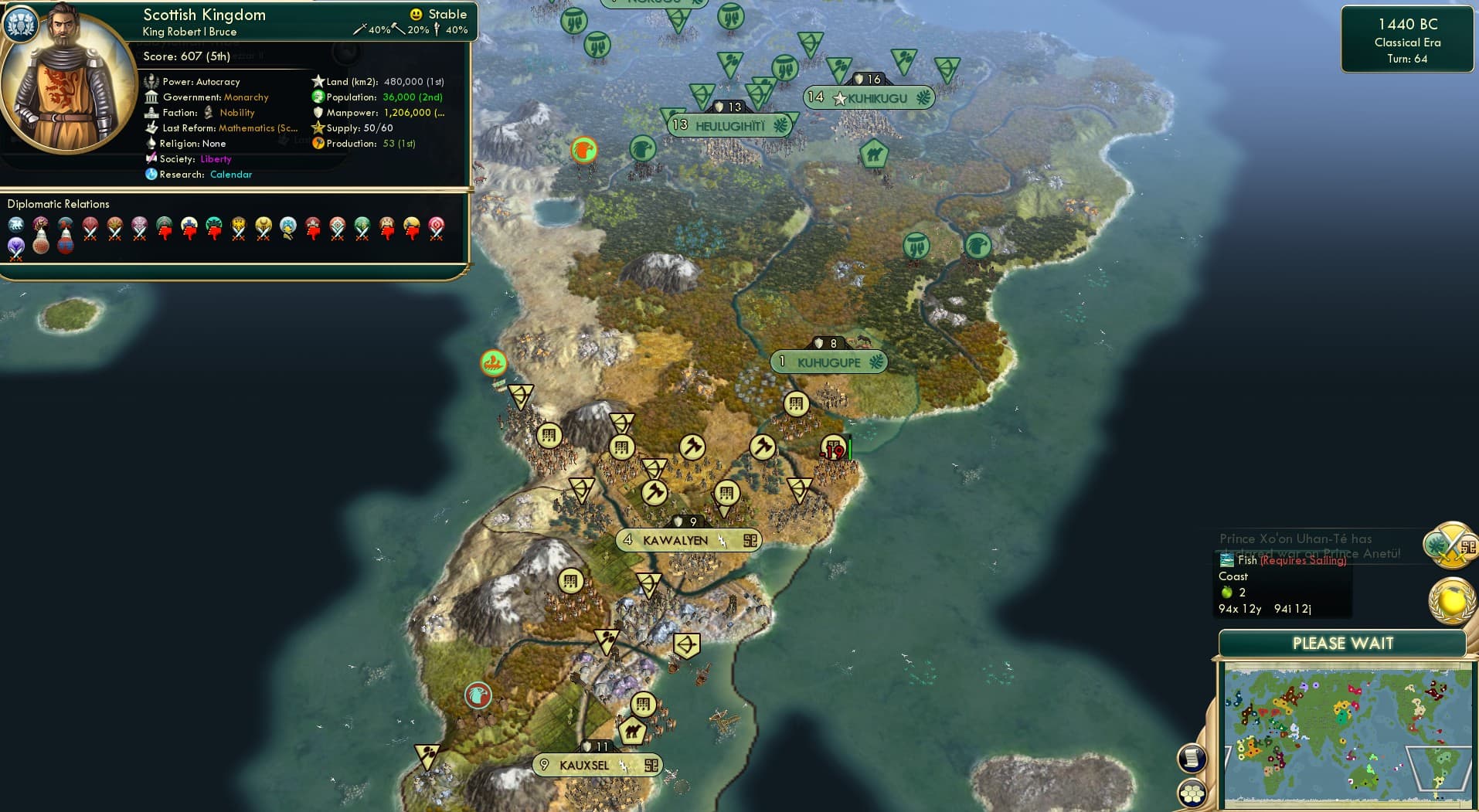This screenshot has height=812, width=1479.
Task: Click the Production hammer icon in the stats panel
Action: [x=318, y=144]
